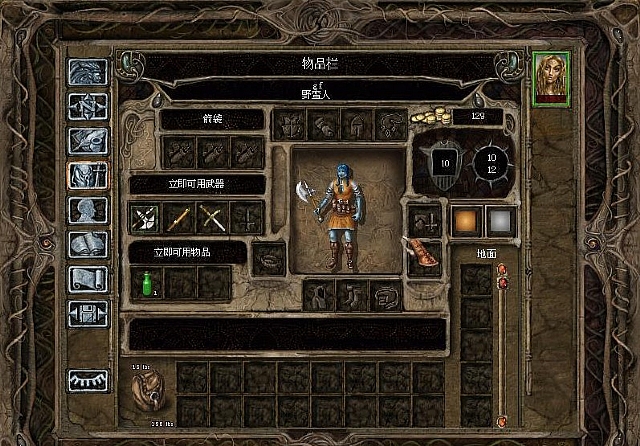Screen dimensions: 640x446
Task: Open the area map screen
Action: 87,107
